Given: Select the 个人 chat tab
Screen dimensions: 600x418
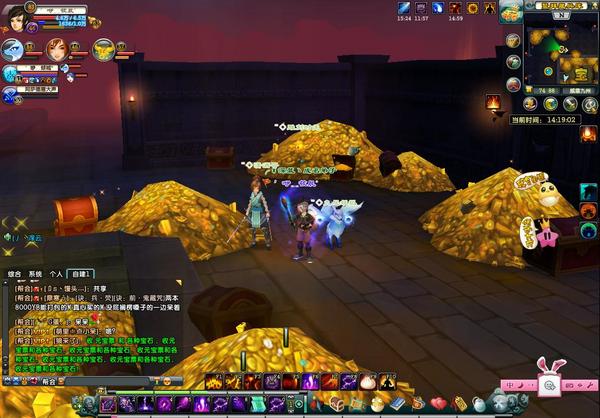Looking at the screenshot, I should point(56,272).
